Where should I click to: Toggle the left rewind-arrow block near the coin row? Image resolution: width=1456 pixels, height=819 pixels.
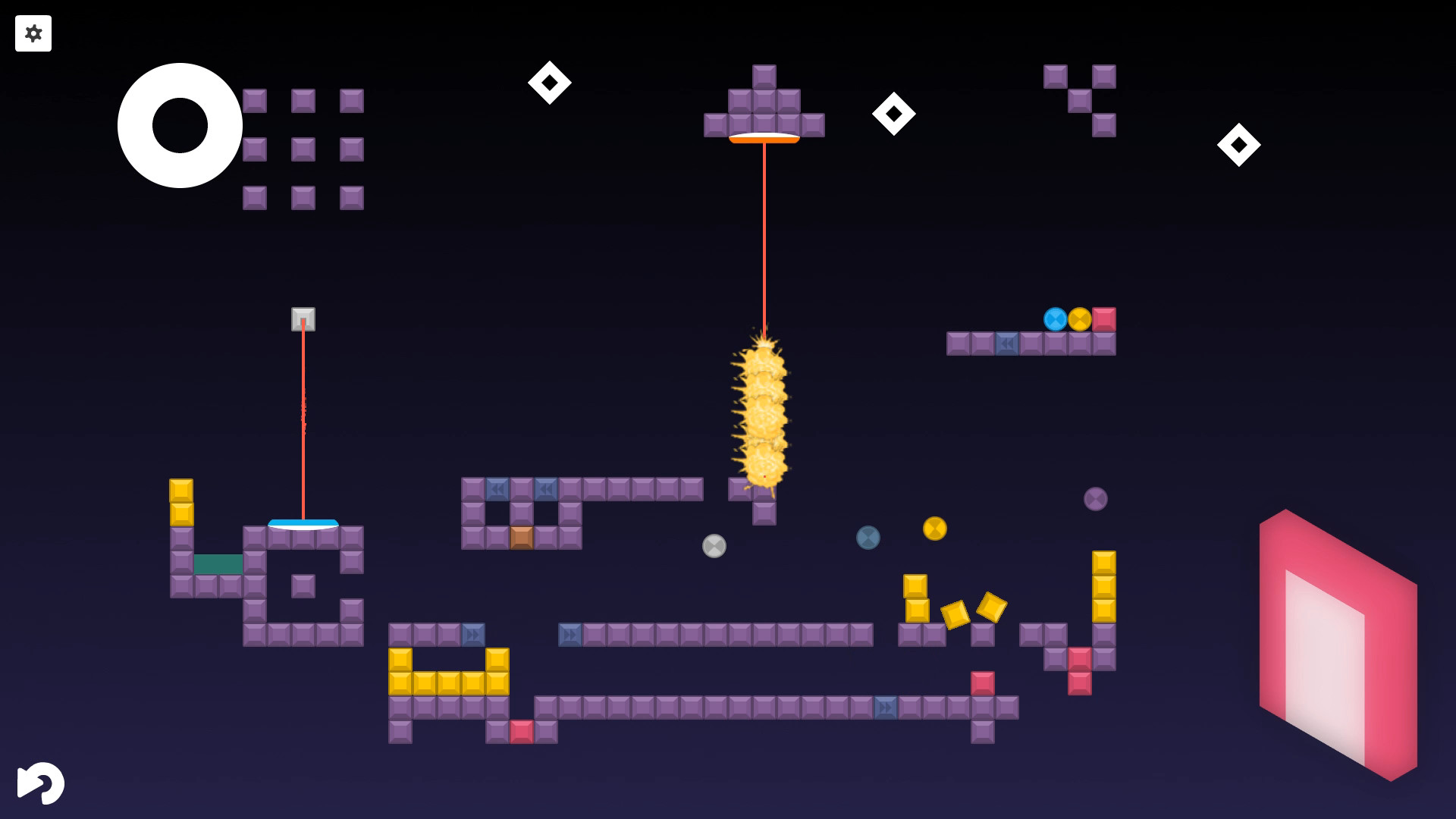point(497,489)
